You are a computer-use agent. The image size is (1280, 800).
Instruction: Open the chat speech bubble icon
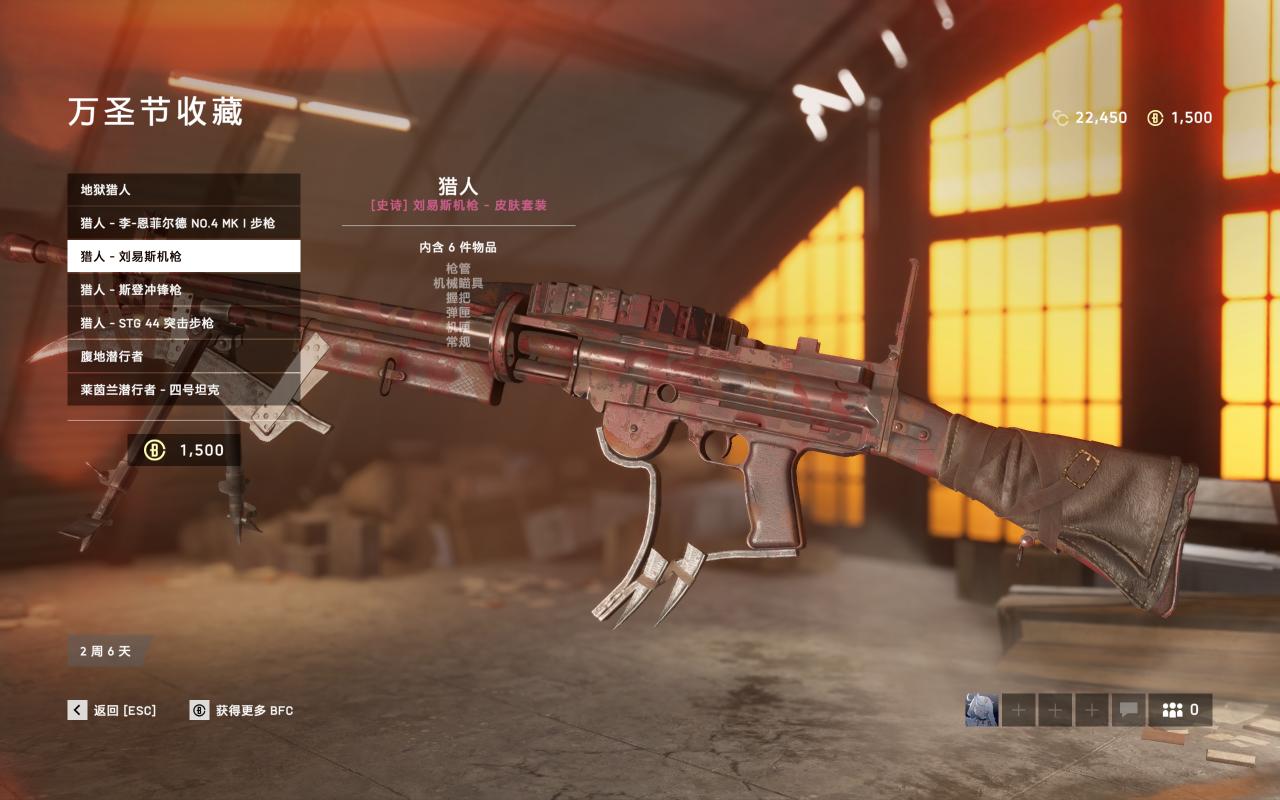(x=1128, y=710)
